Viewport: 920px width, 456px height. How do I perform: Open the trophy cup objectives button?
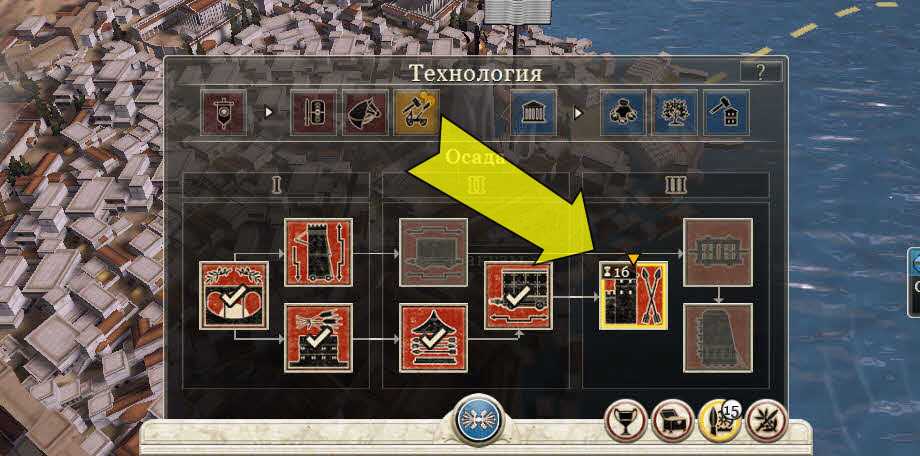click(626, 421)
